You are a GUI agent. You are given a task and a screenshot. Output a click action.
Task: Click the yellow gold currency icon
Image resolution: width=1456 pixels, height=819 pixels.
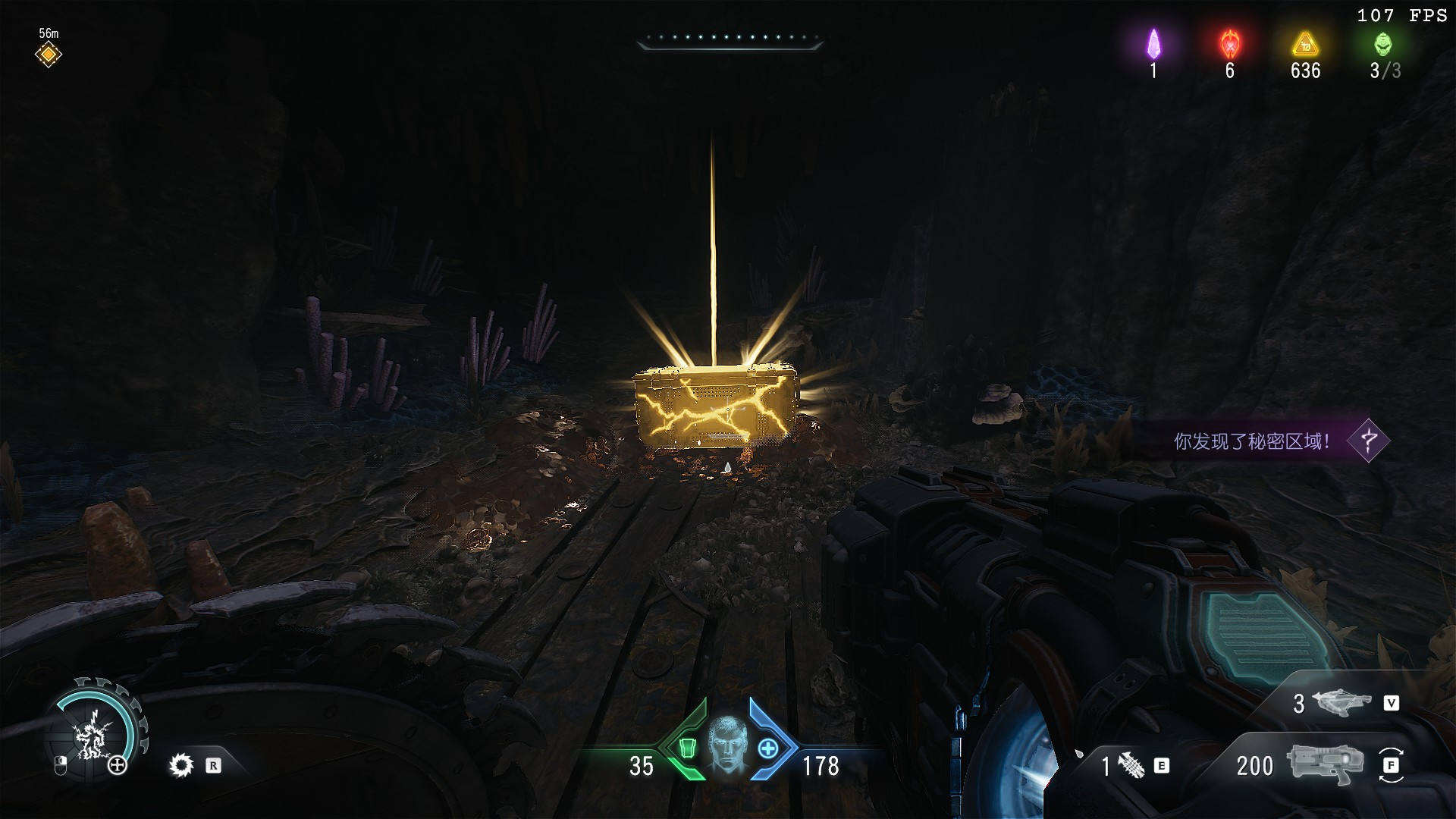1305,44
